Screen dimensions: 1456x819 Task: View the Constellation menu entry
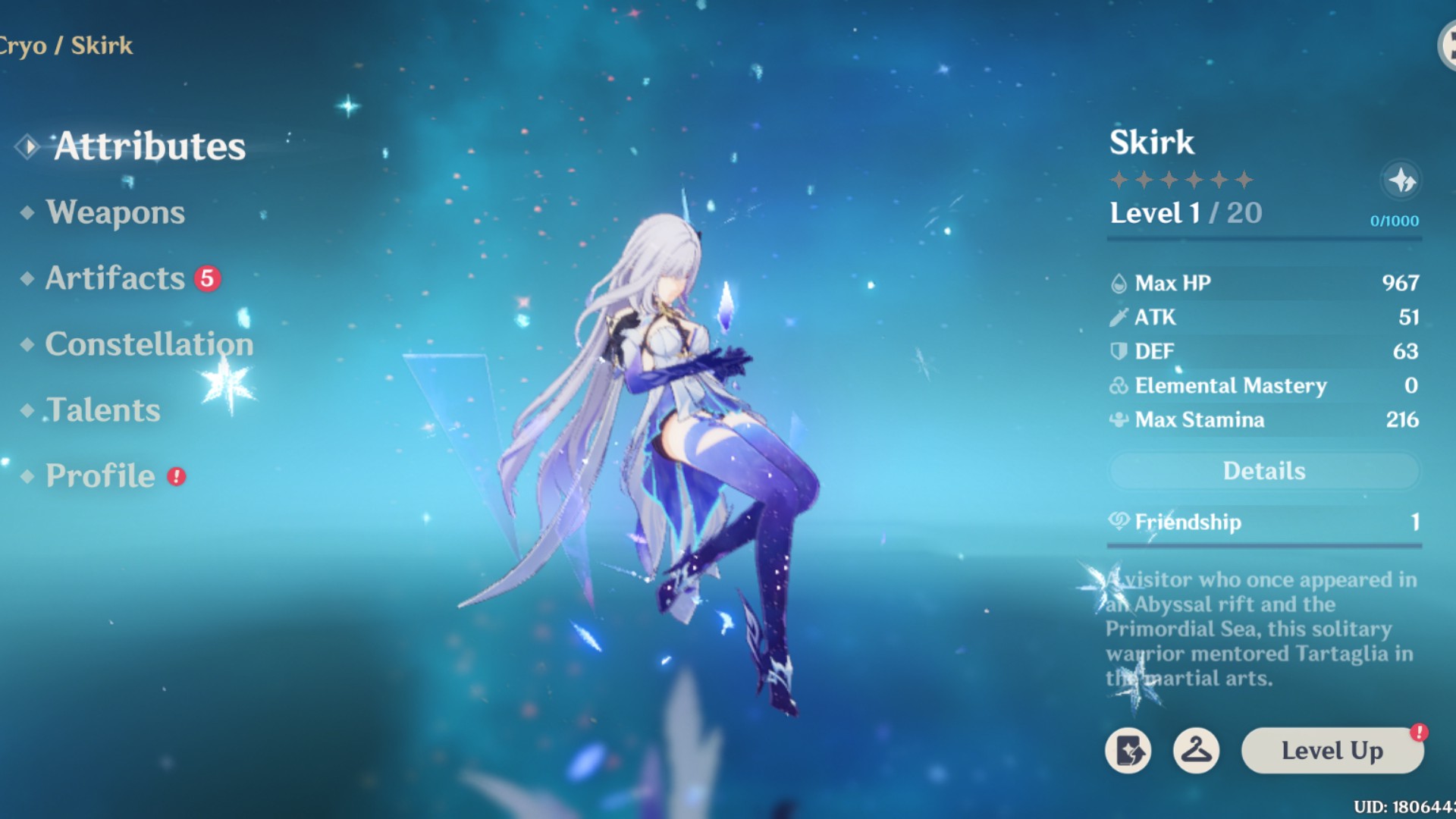point(149,344)
